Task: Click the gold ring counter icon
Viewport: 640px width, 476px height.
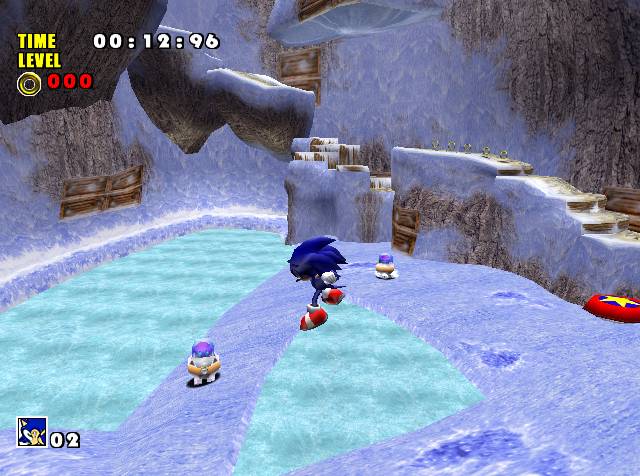Action: pos(29,82)
